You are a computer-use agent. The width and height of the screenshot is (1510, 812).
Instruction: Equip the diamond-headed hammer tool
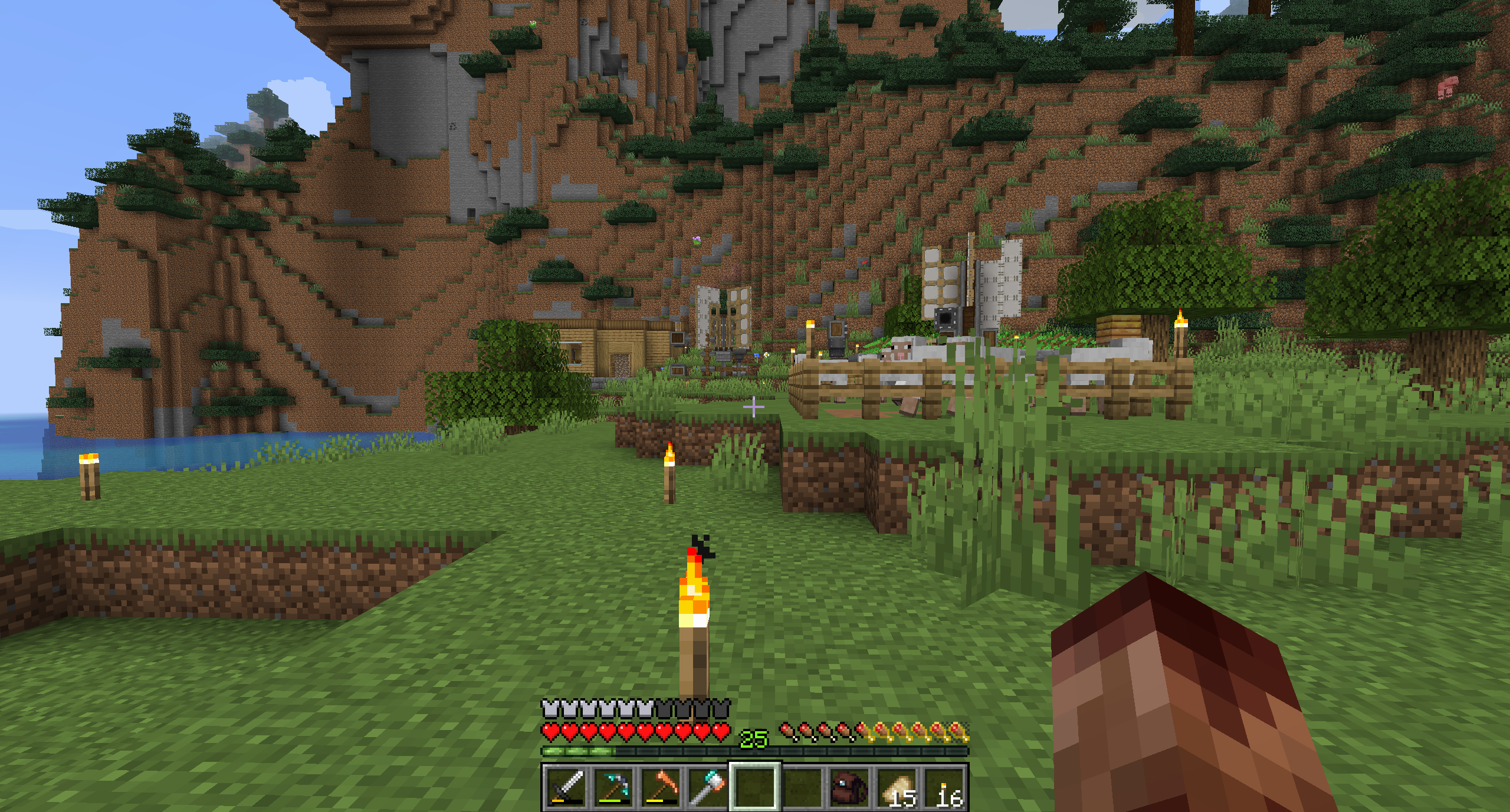[x=708, y=787]
